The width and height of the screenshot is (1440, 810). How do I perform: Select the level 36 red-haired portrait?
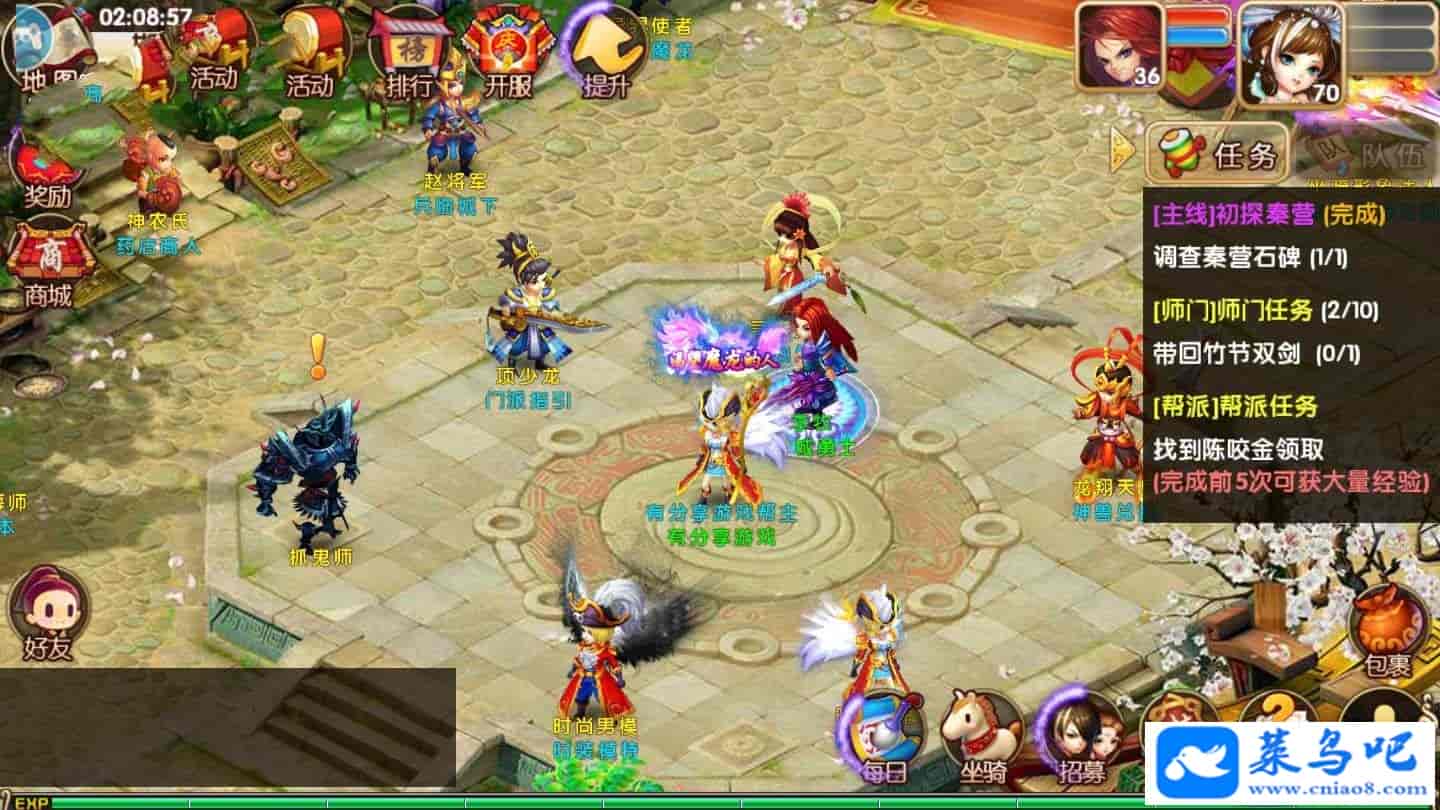pos(1120,46)
